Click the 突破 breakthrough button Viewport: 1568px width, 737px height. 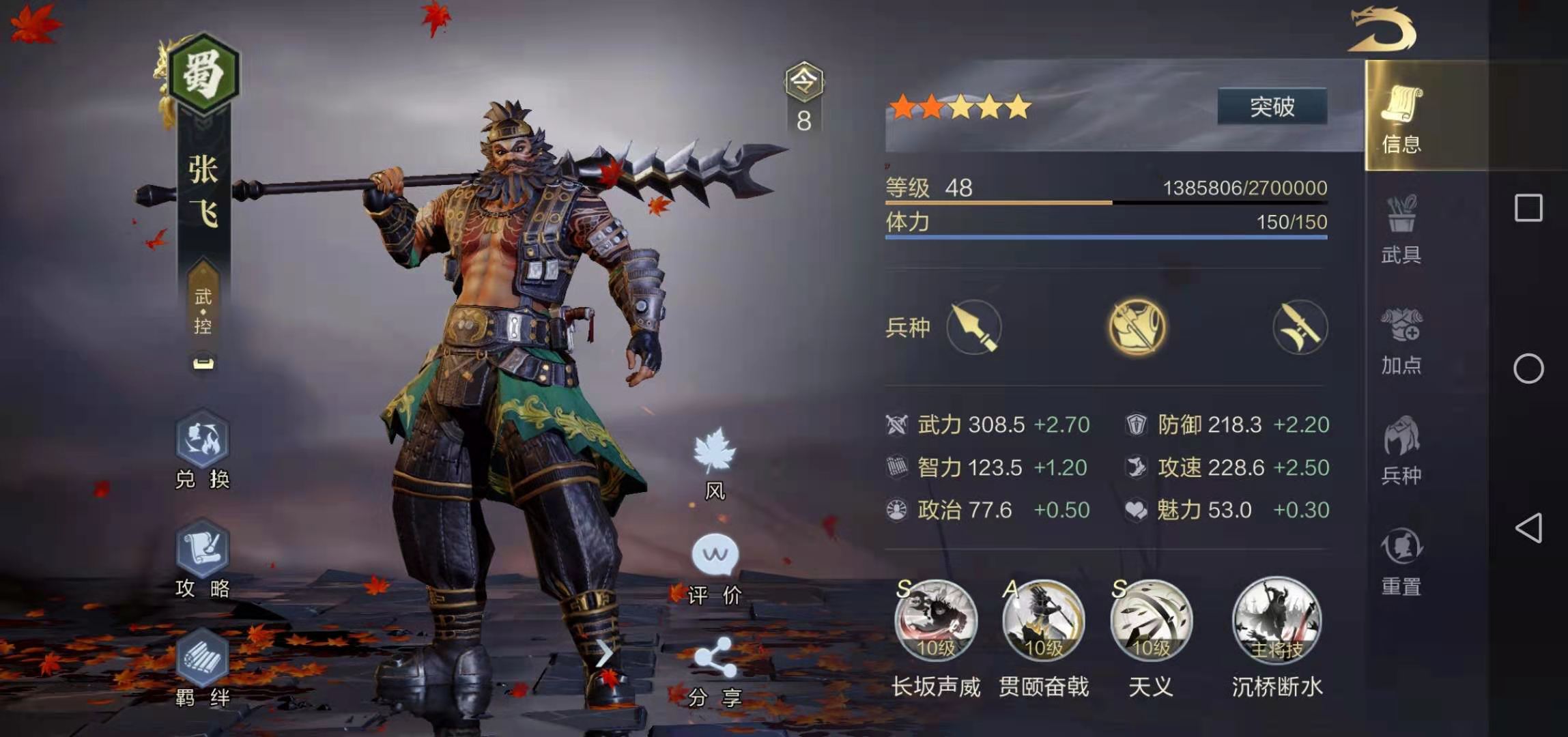point(1272,106)
